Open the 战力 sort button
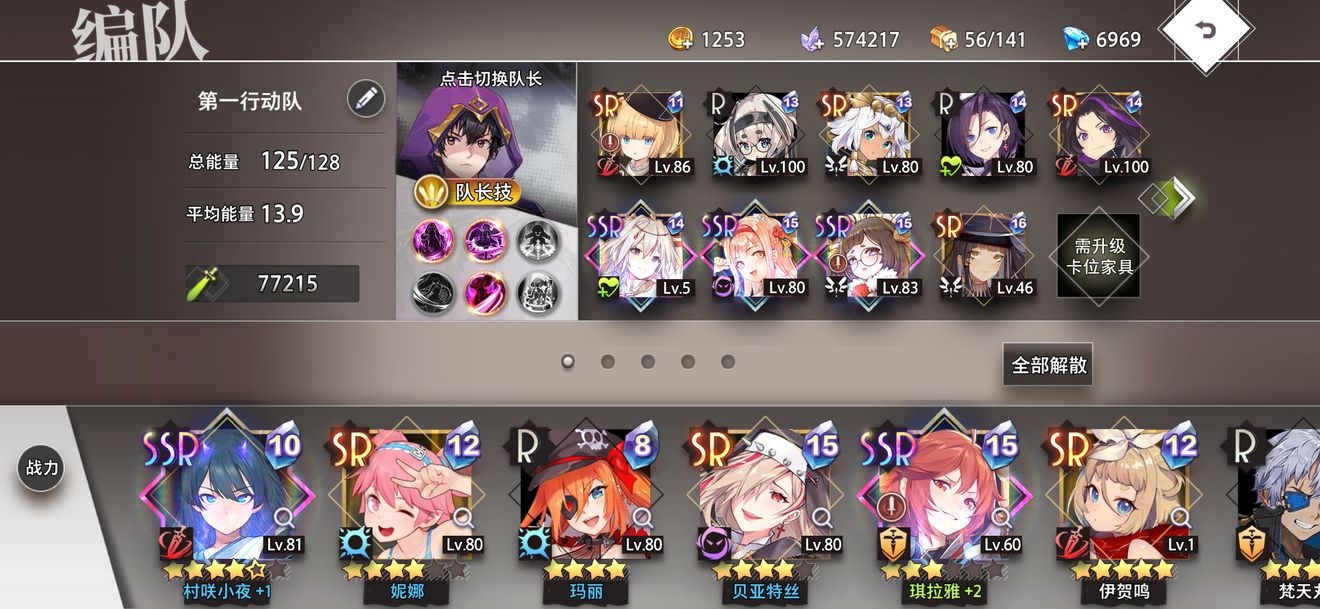1320x609 pixels. pos(41,468)
